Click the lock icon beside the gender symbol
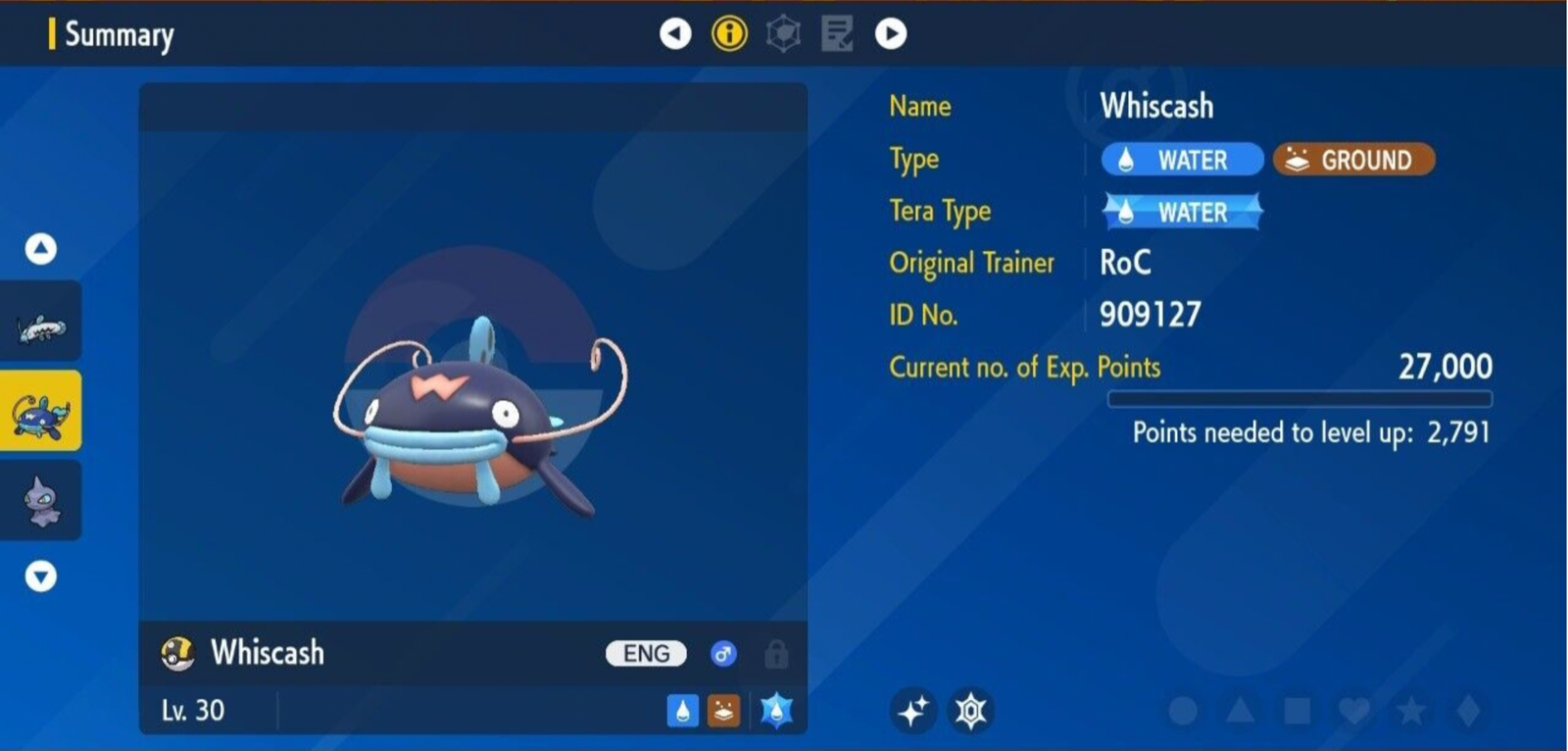The image size is (1568, 751). pyautogui.click(x=777, y=653)
